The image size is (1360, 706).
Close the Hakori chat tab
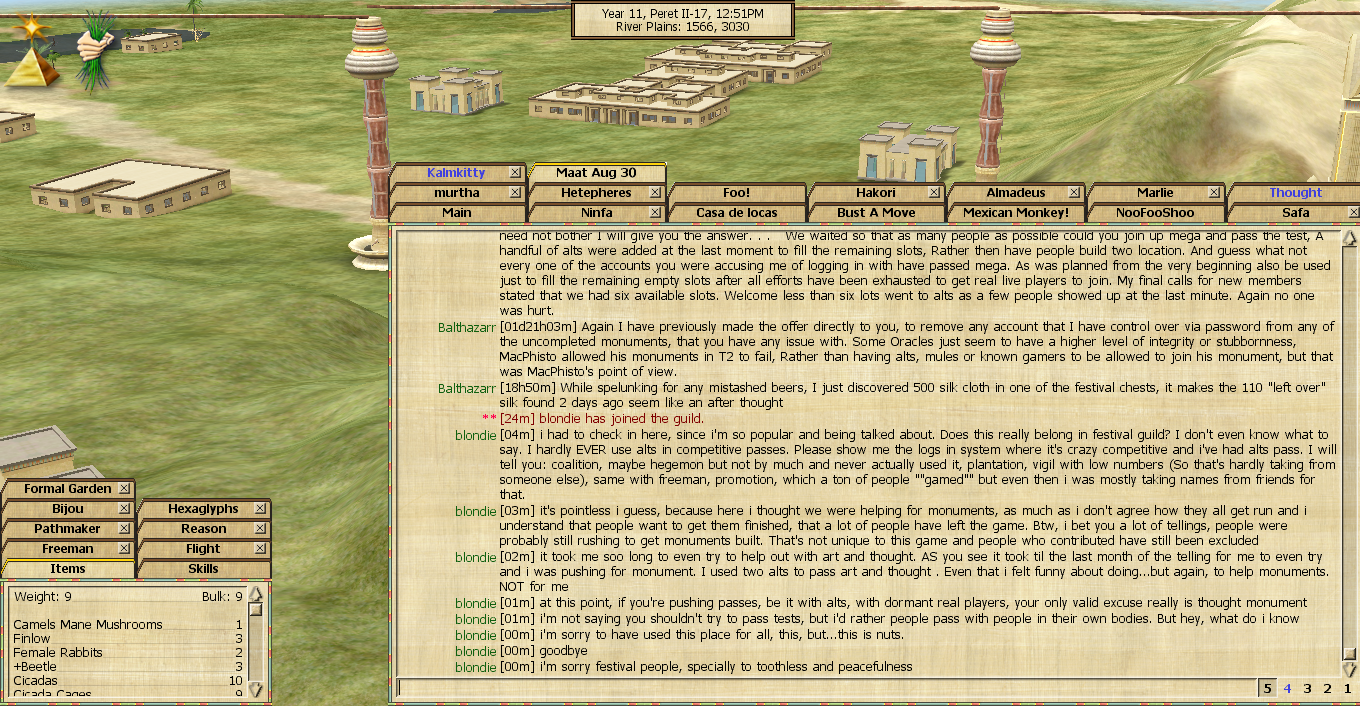pyautogui.click(x=934, y=193)
